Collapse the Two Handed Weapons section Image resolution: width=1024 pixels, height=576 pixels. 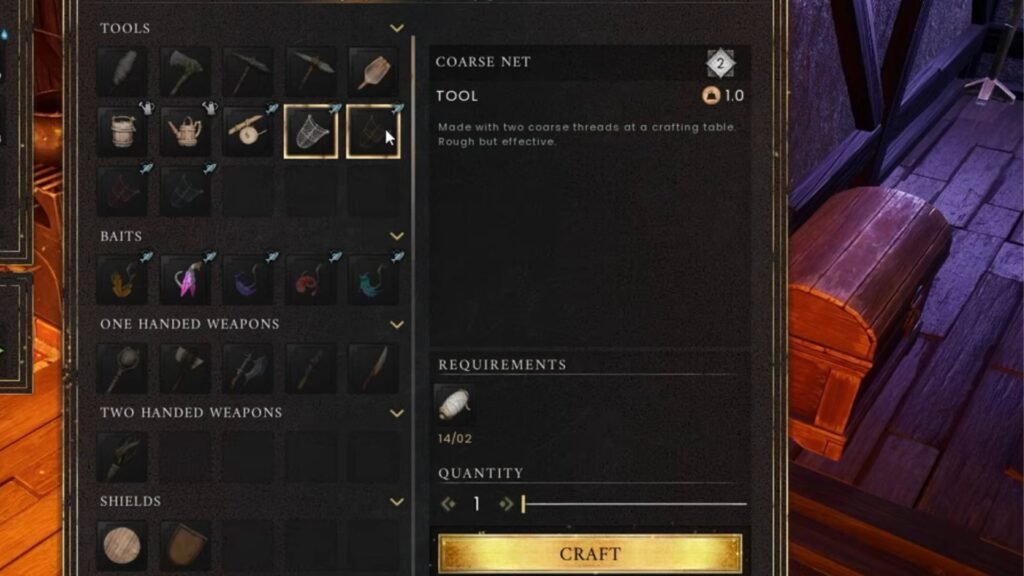tap(397, 413)
